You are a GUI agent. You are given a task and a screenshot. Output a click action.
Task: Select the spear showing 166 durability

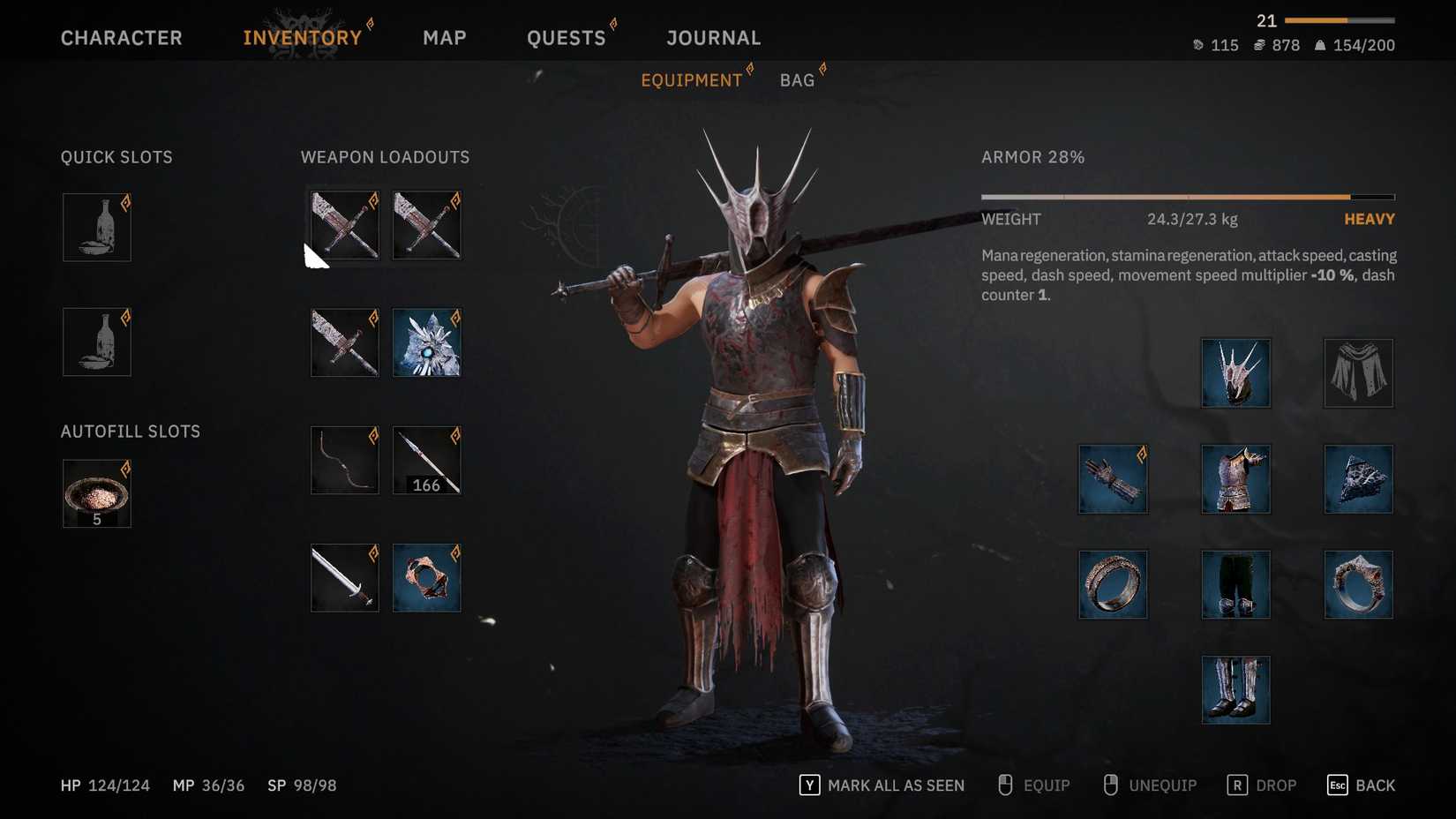pos(426,459)
